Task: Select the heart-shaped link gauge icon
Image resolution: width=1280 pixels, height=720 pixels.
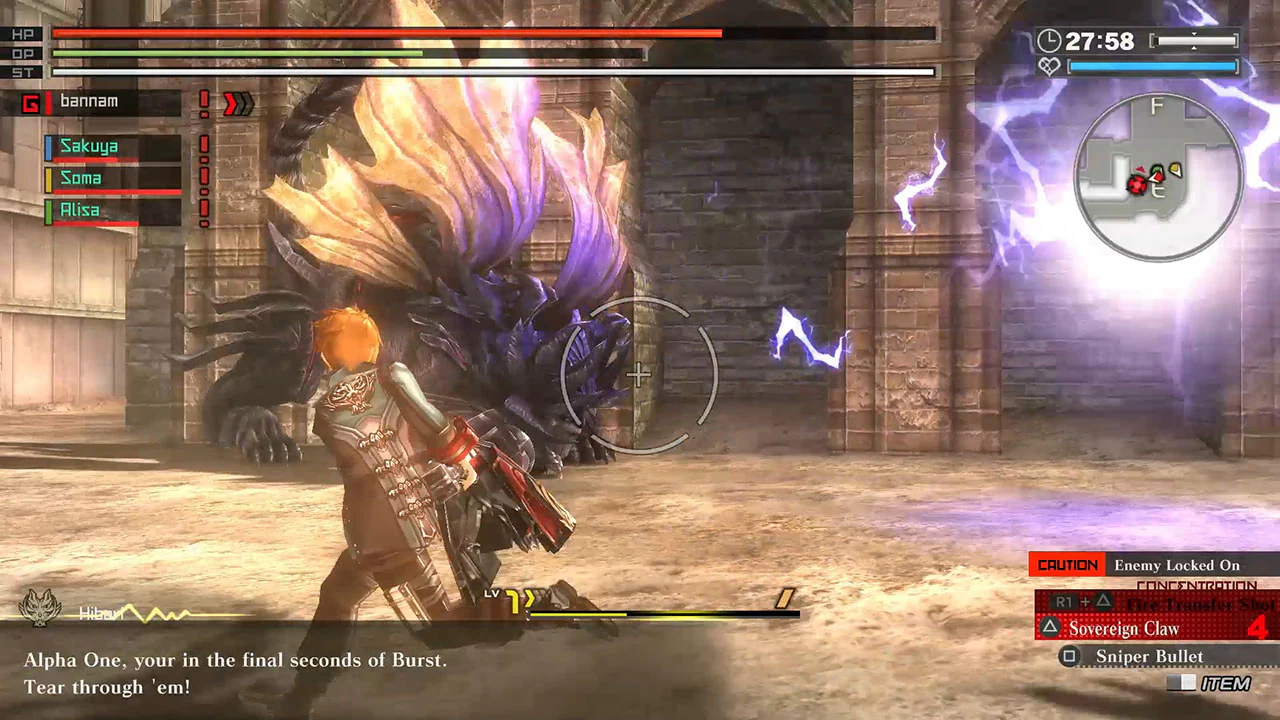Action: tap(1049, 67)
